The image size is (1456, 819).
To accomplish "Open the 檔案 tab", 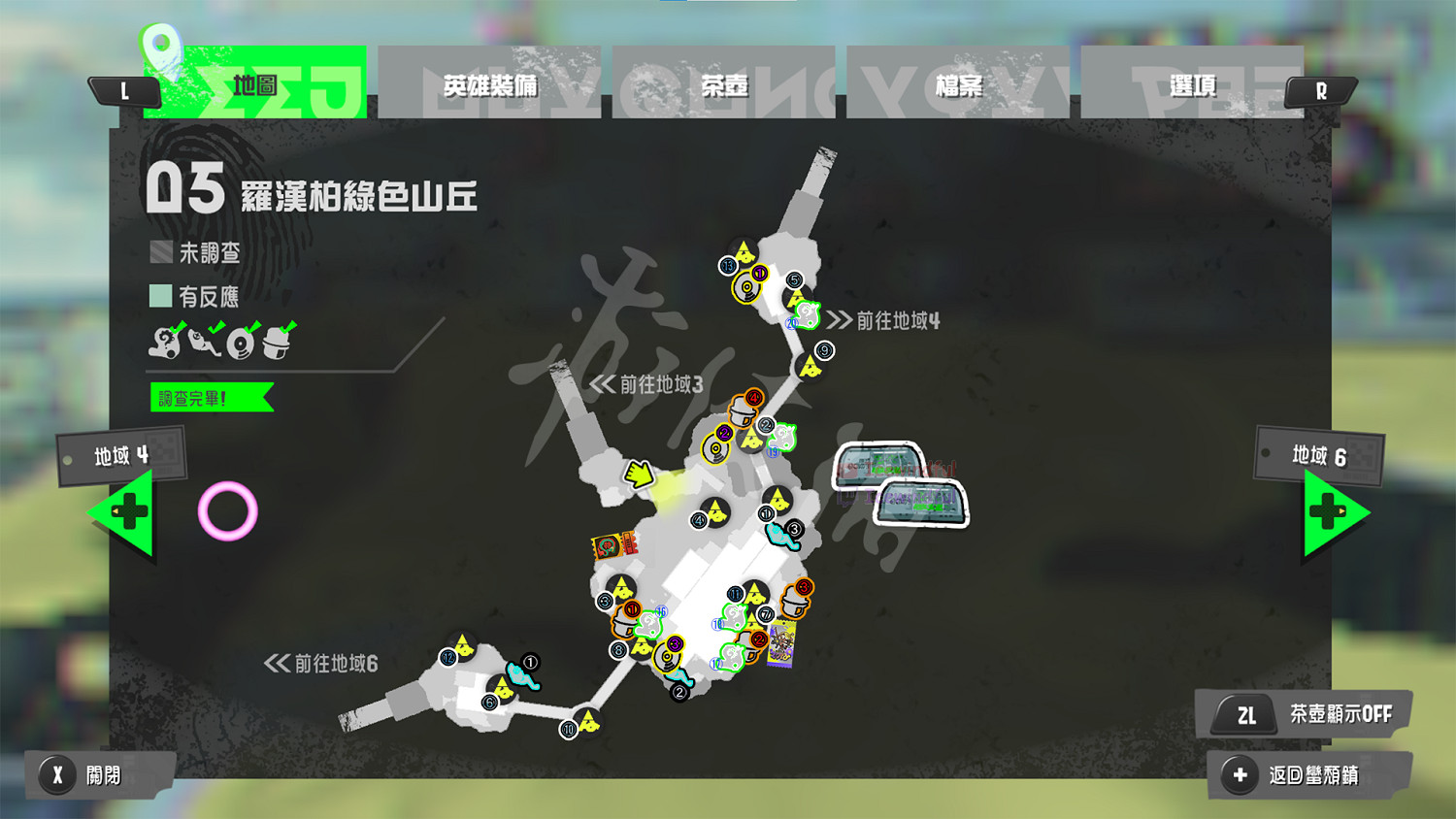I will coord(959,84).
